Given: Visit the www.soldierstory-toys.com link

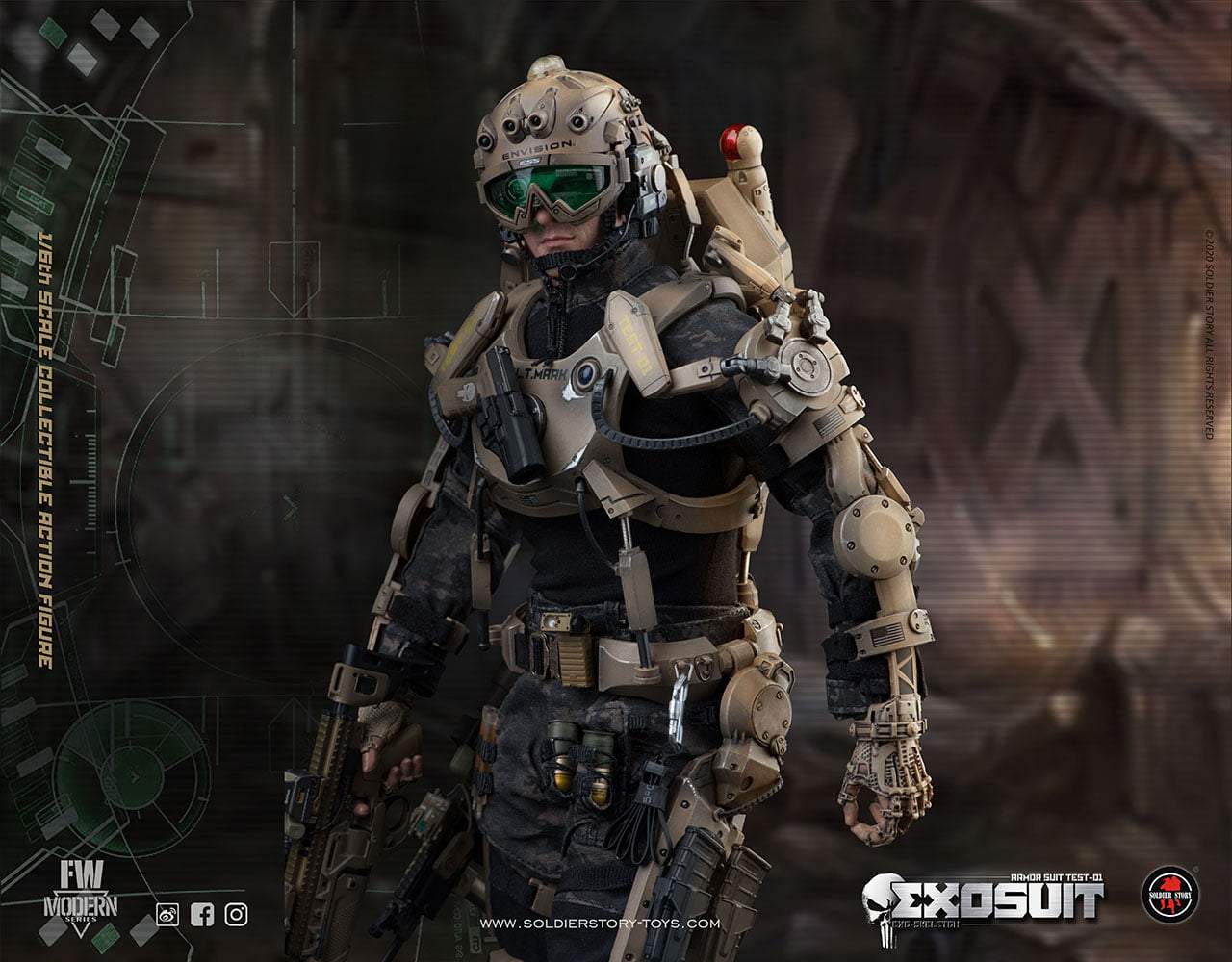Looking at the screenshot, I should pyautogui.click(x=600, y=924).
